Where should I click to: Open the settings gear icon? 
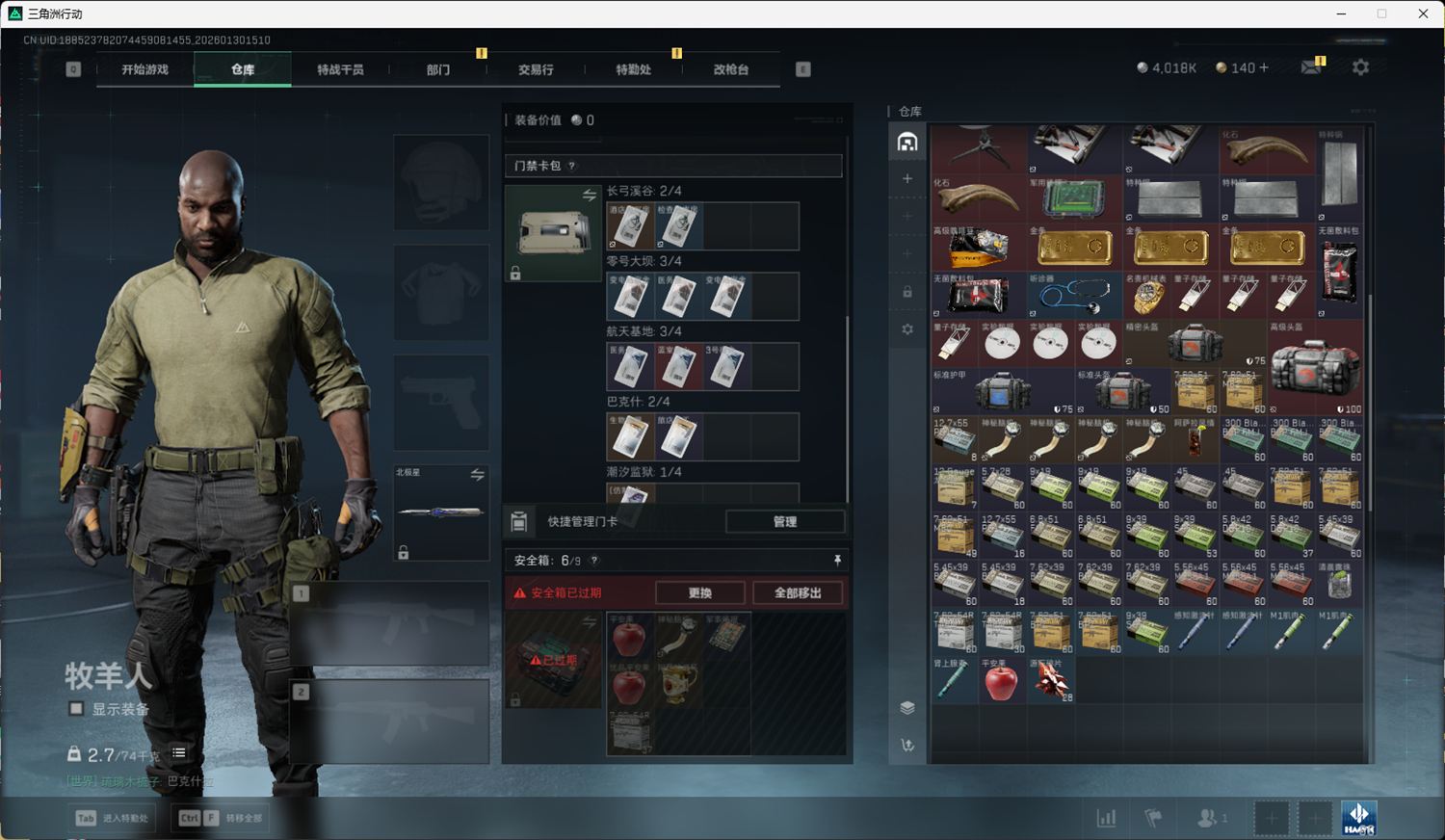click(x=1360, y=67)
